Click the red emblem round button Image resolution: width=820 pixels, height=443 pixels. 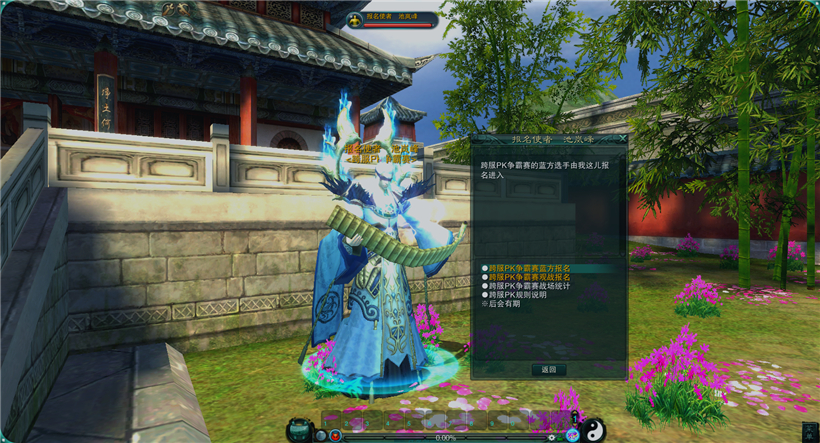335,435
